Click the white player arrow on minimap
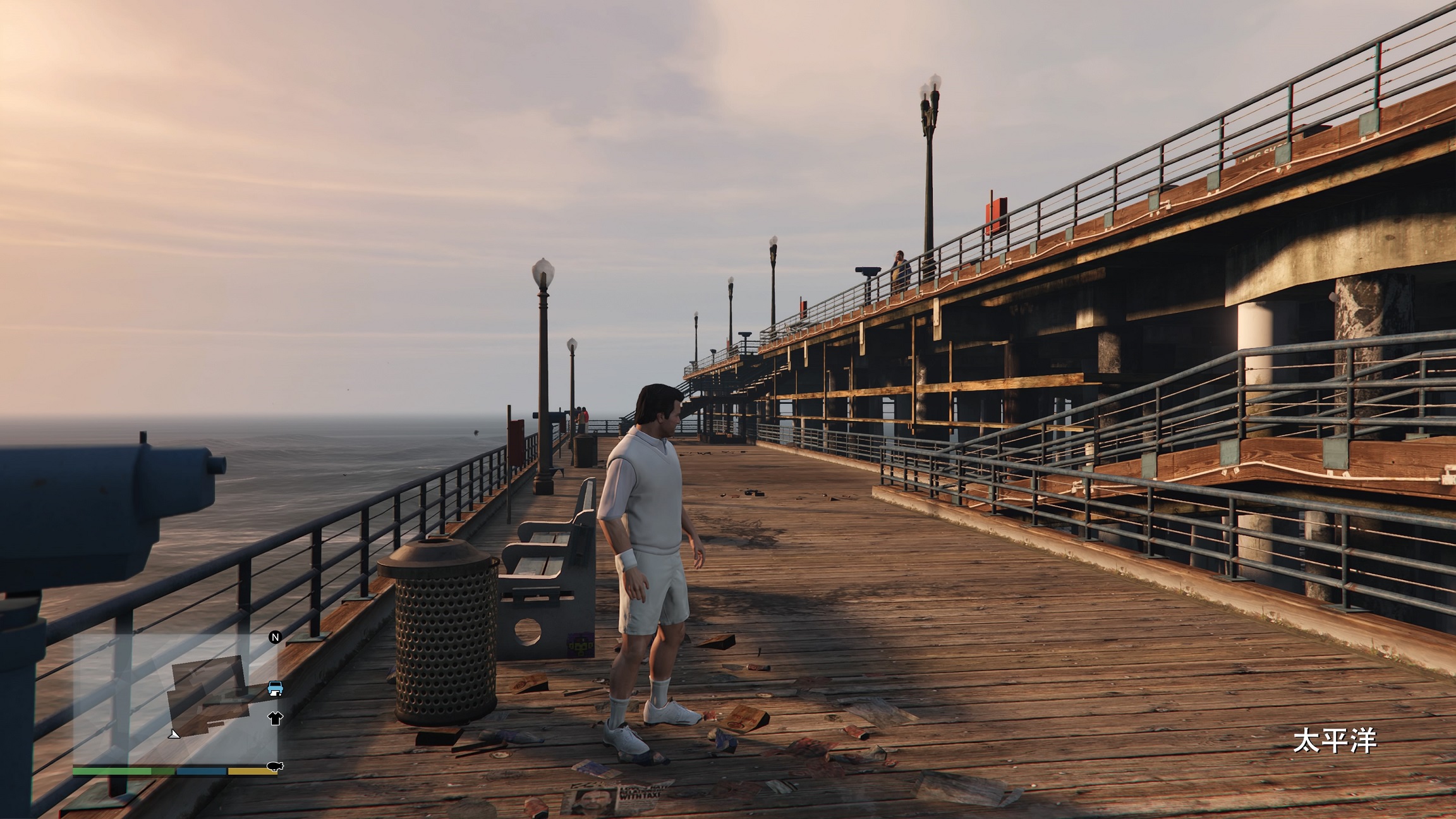The width and height of the screenshot is (1456, 819). pos(174,734)
